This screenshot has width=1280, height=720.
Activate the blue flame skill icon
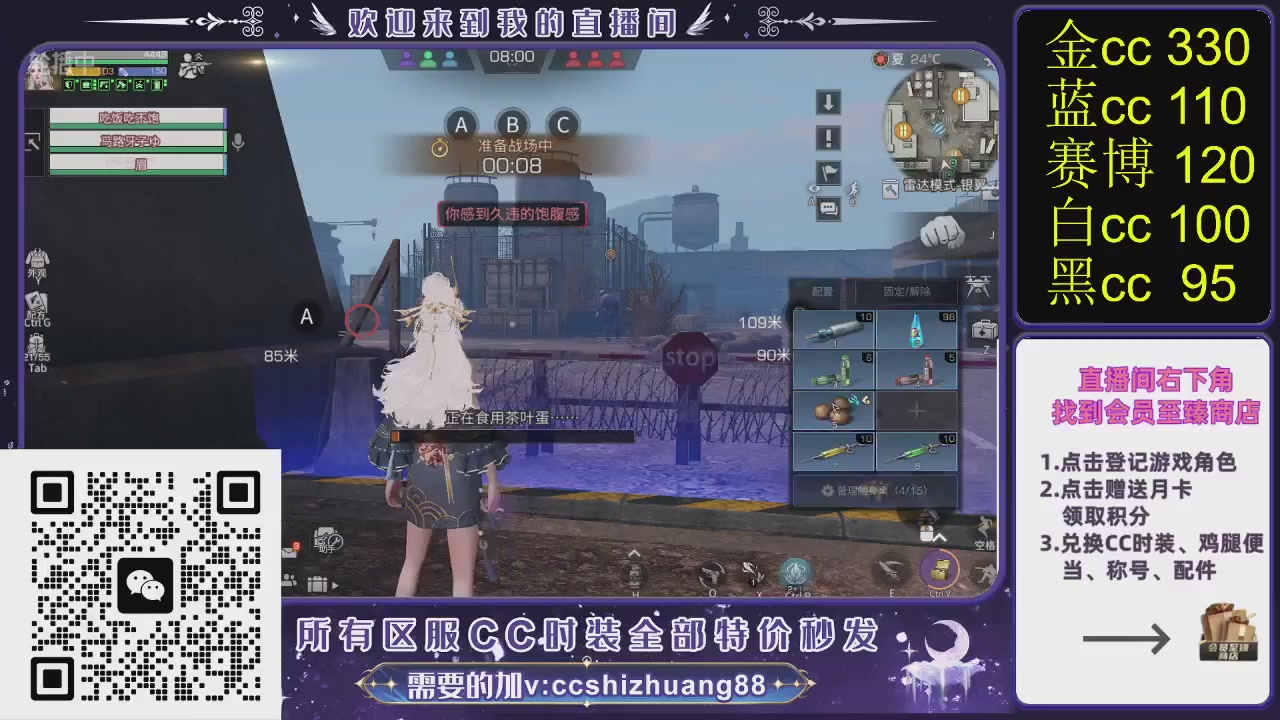point(794,570)
